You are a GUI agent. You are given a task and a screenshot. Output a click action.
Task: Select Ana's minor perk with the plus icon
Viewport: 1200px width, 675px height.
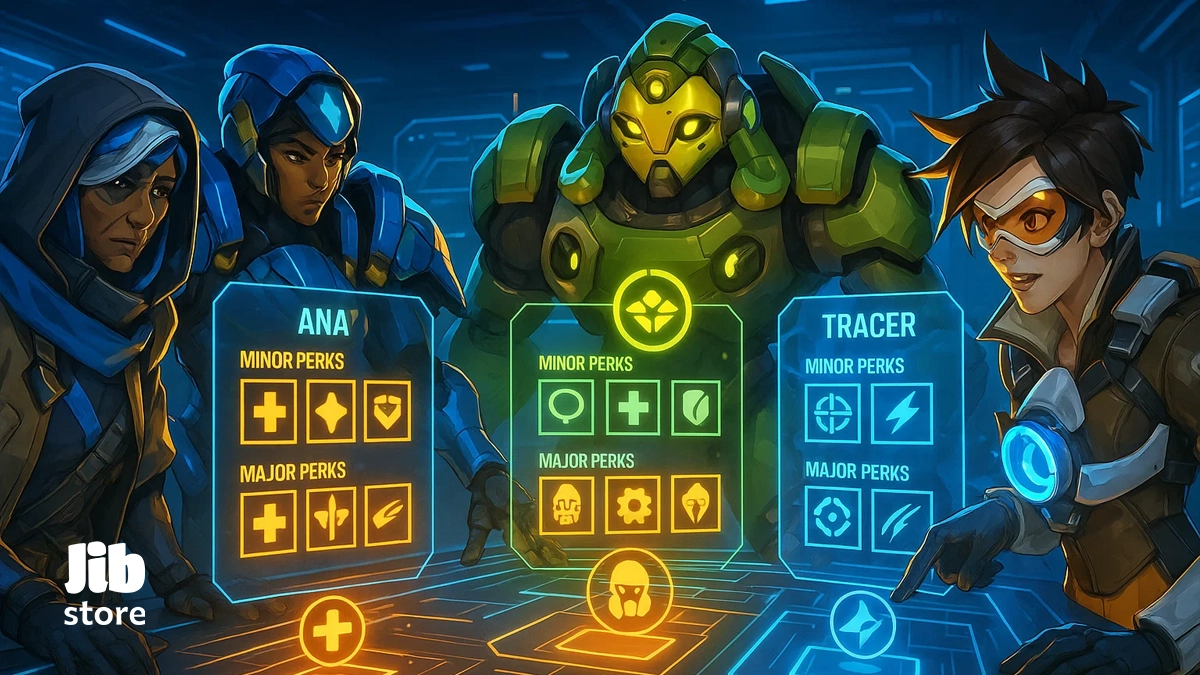point(268,411)
